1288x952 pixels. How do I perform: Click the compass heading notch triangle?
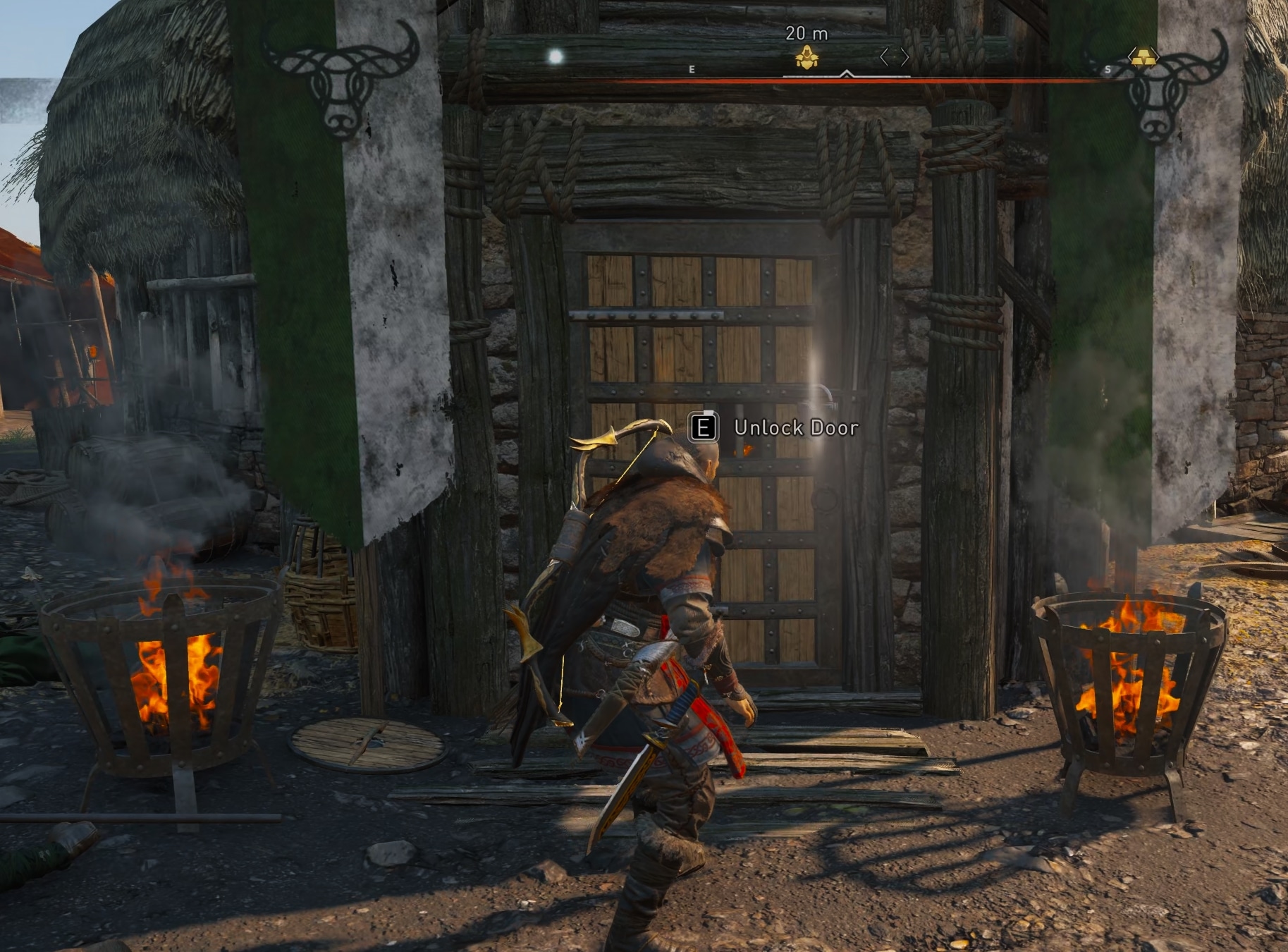tap(846, 73)
